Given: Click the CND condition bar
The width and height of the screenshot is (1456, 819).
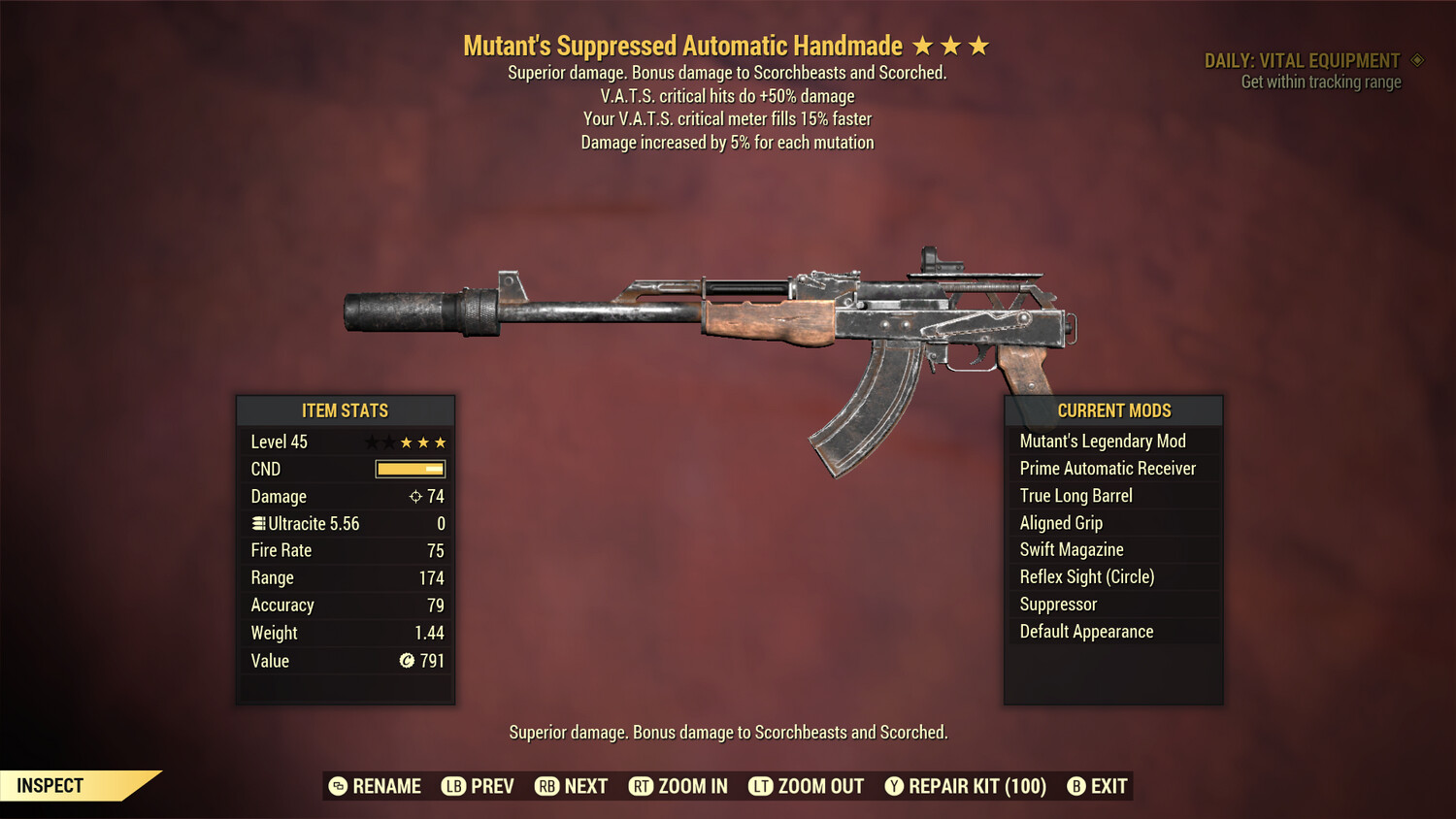Looking at the screenshot, I should click(x=408, y=469).
